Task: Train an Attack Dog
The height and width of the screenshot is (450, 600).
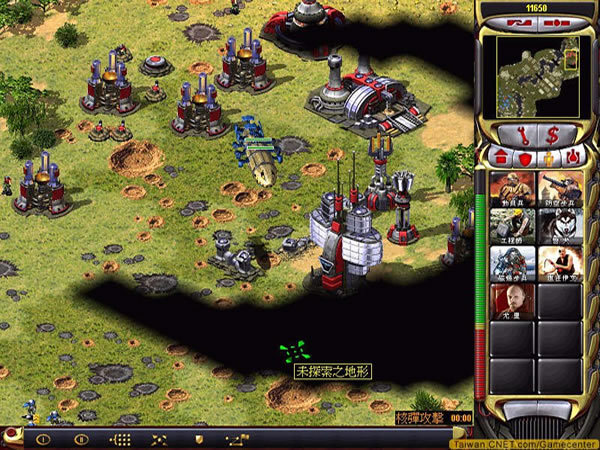Action: (559, 227)
